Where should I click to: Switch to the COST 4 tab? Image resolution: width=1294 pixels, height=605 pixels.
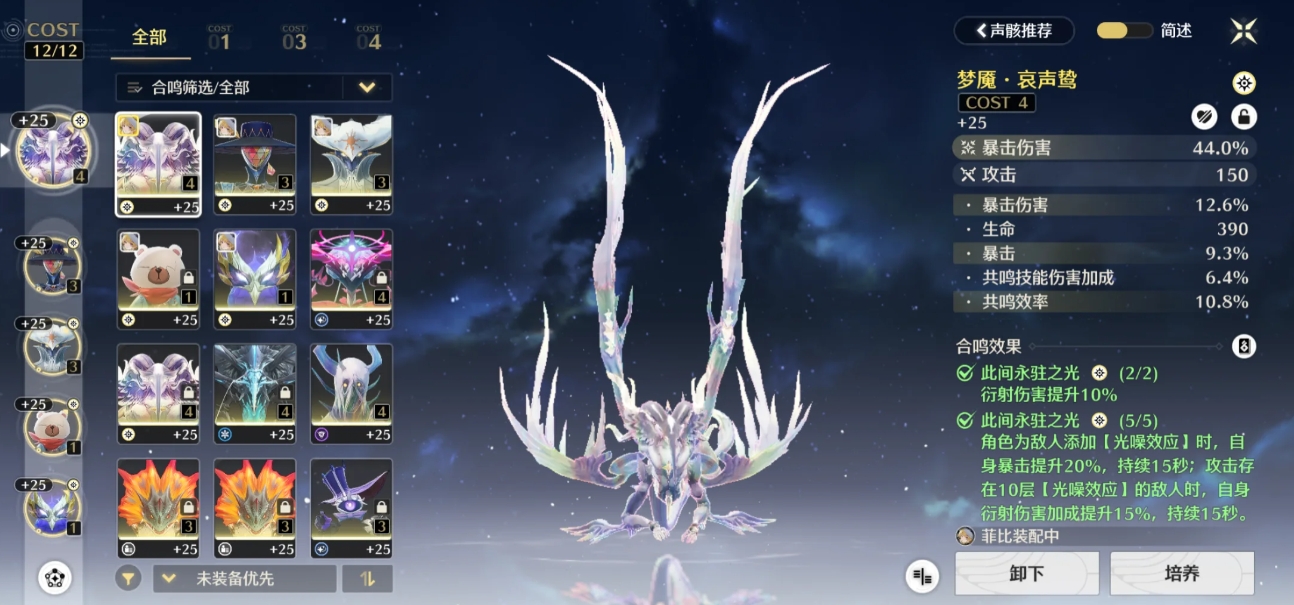[x=368, y=38]
